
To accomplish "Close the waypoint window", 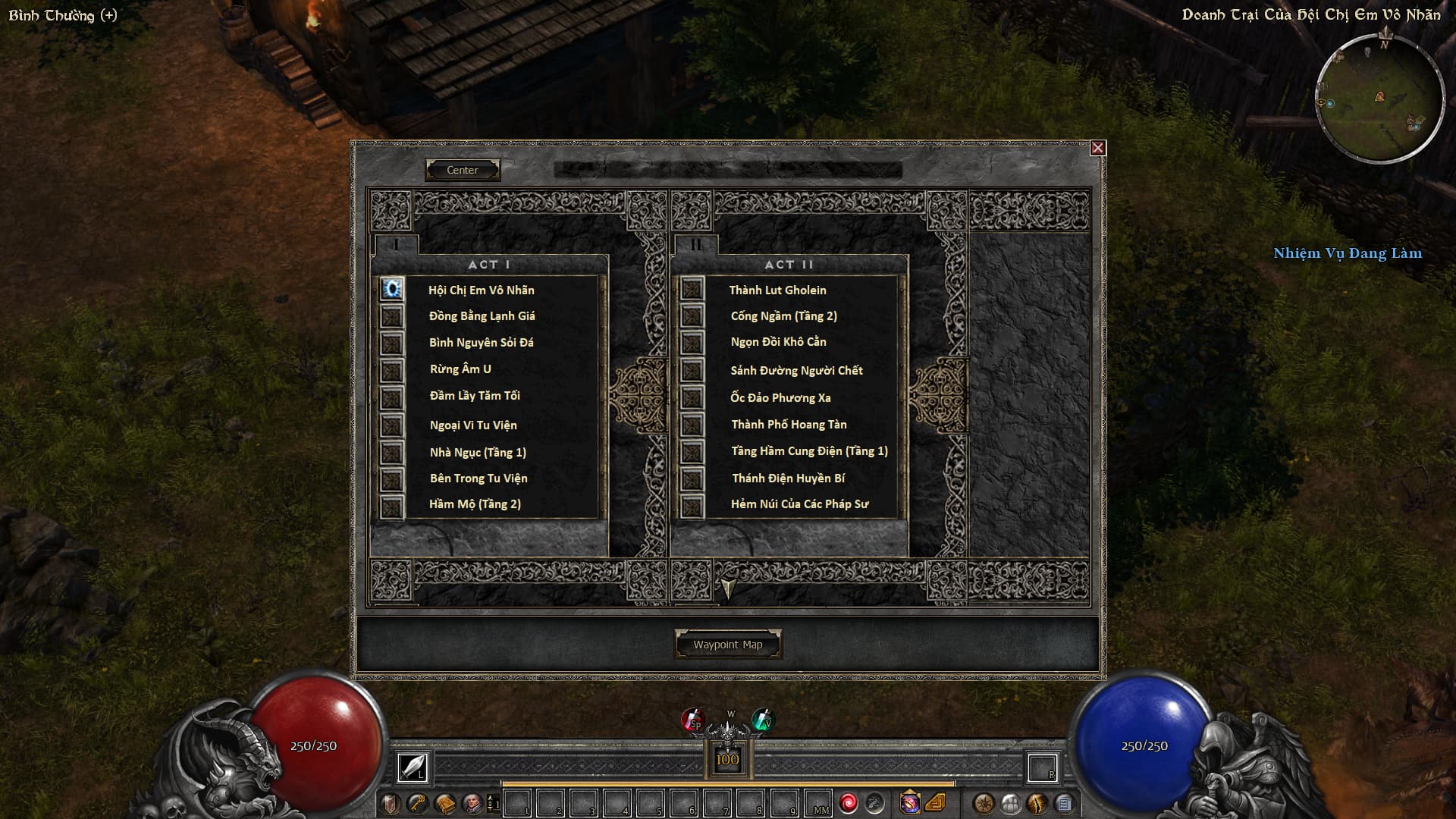I will pyautogui.click(x=1097, y=148).
